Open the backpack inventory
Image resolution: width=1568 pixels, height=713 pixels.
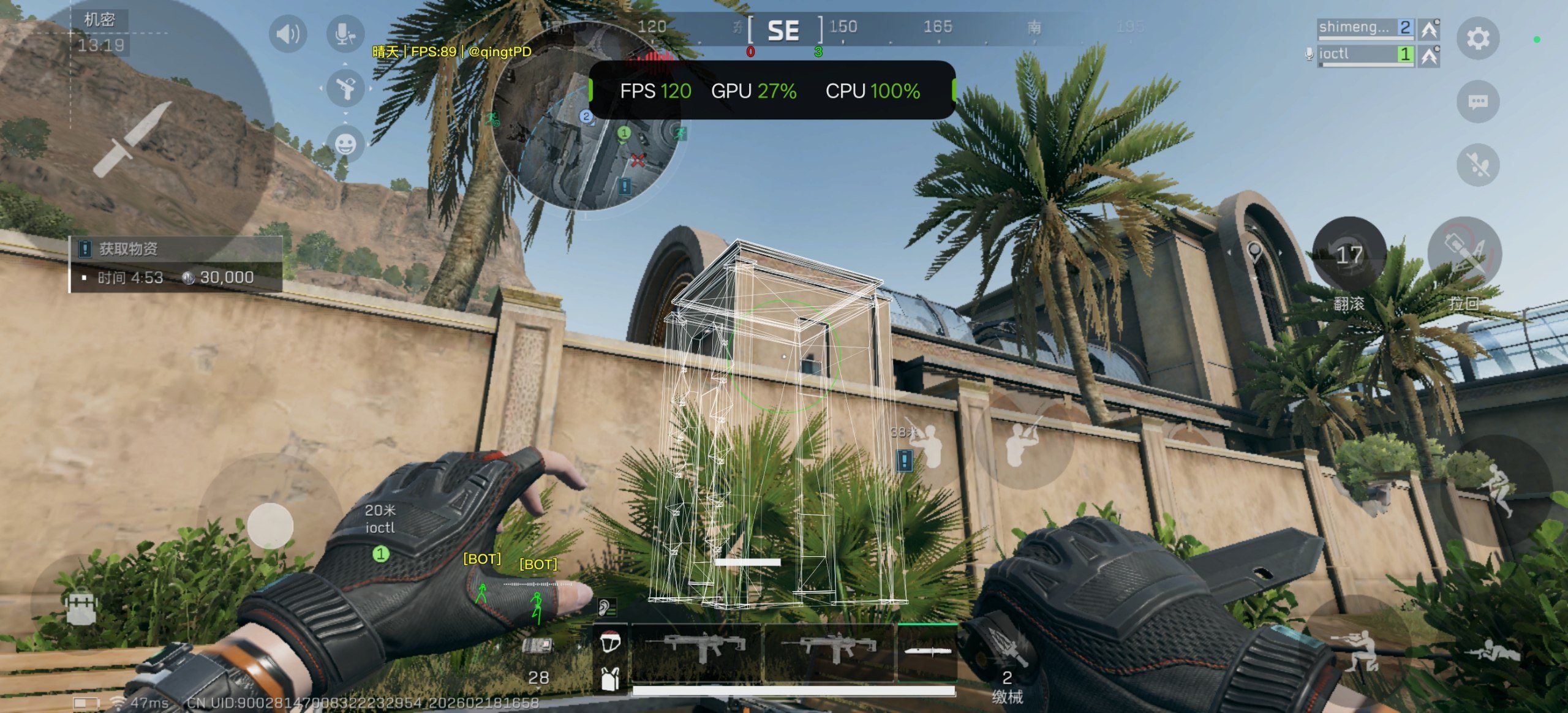[81, 606]
